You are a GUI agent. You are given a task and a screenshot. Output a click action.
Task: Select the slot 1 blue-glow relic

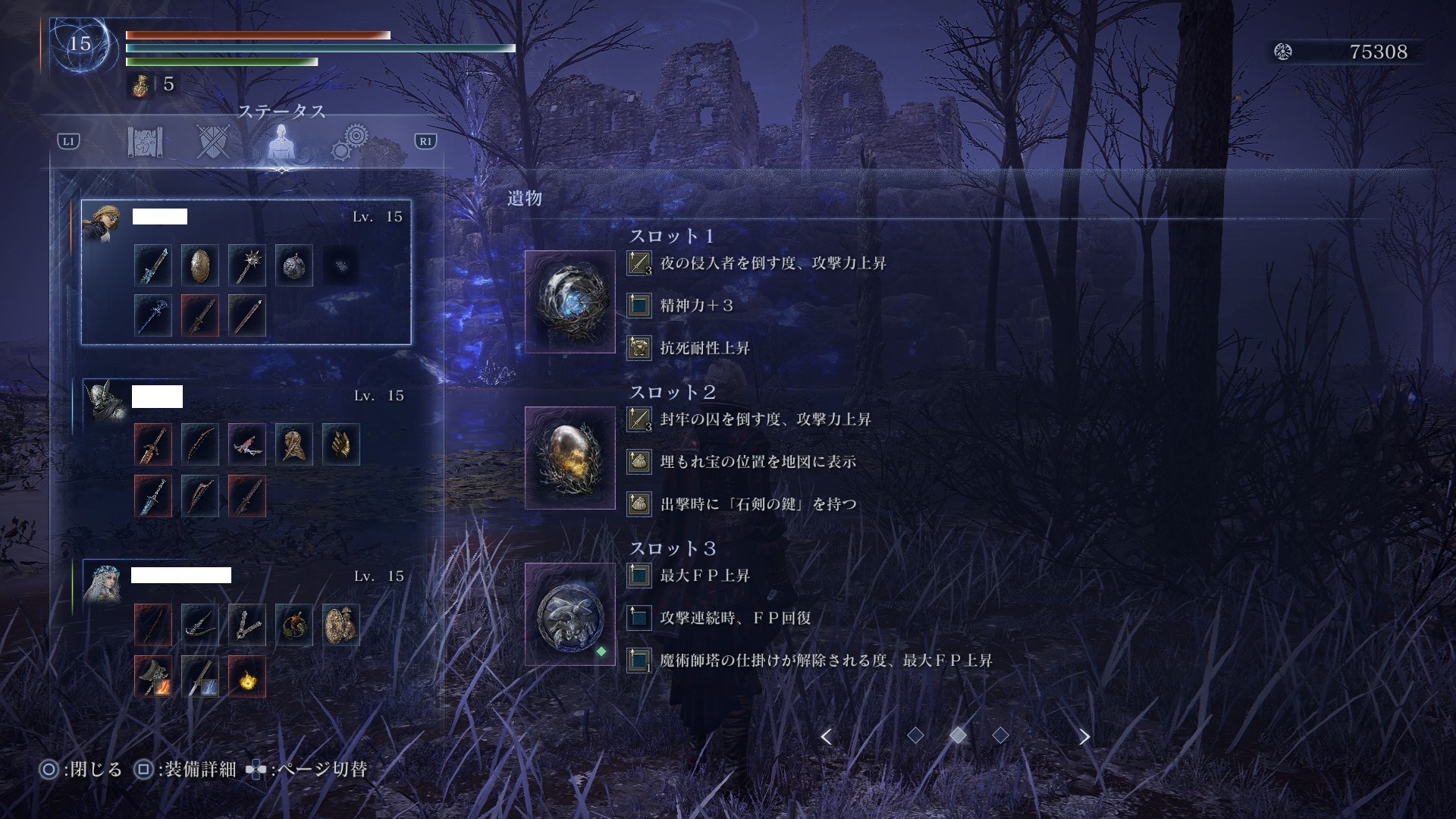tap(570, 302)
